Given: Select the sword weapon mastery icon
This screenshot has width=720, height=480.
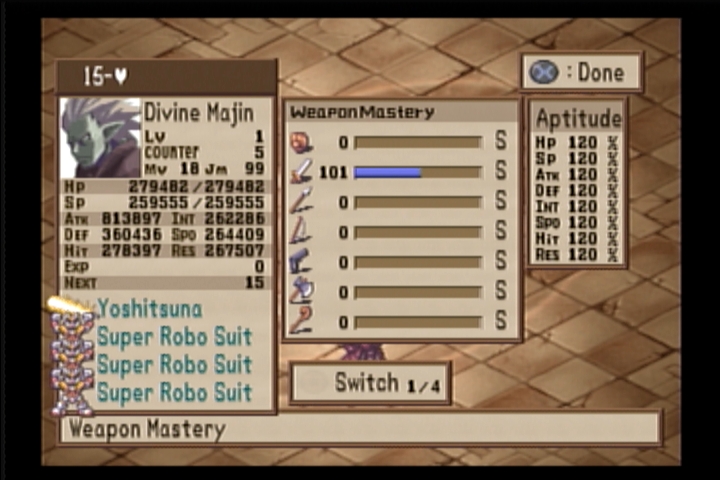Looking at the screenshot, I should click(301, 172).
